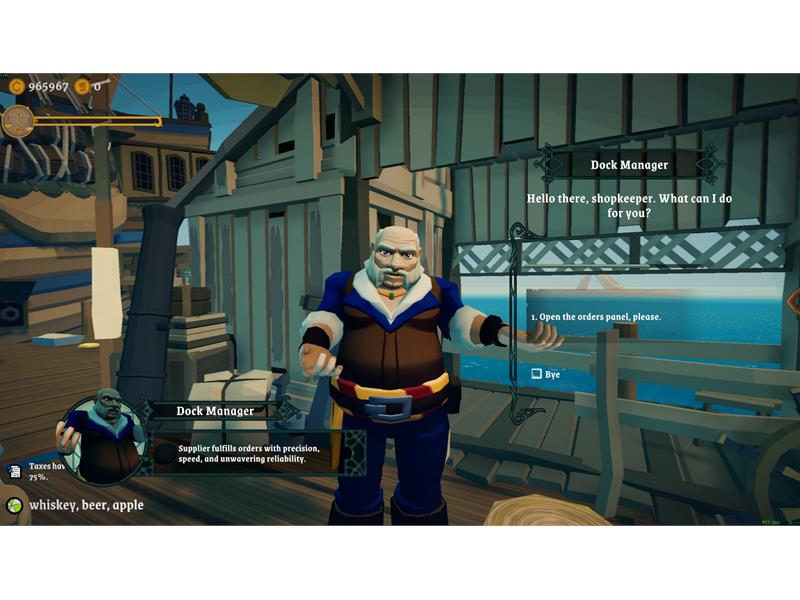Click the green icon beside whiskey, beer, apple

15,506
